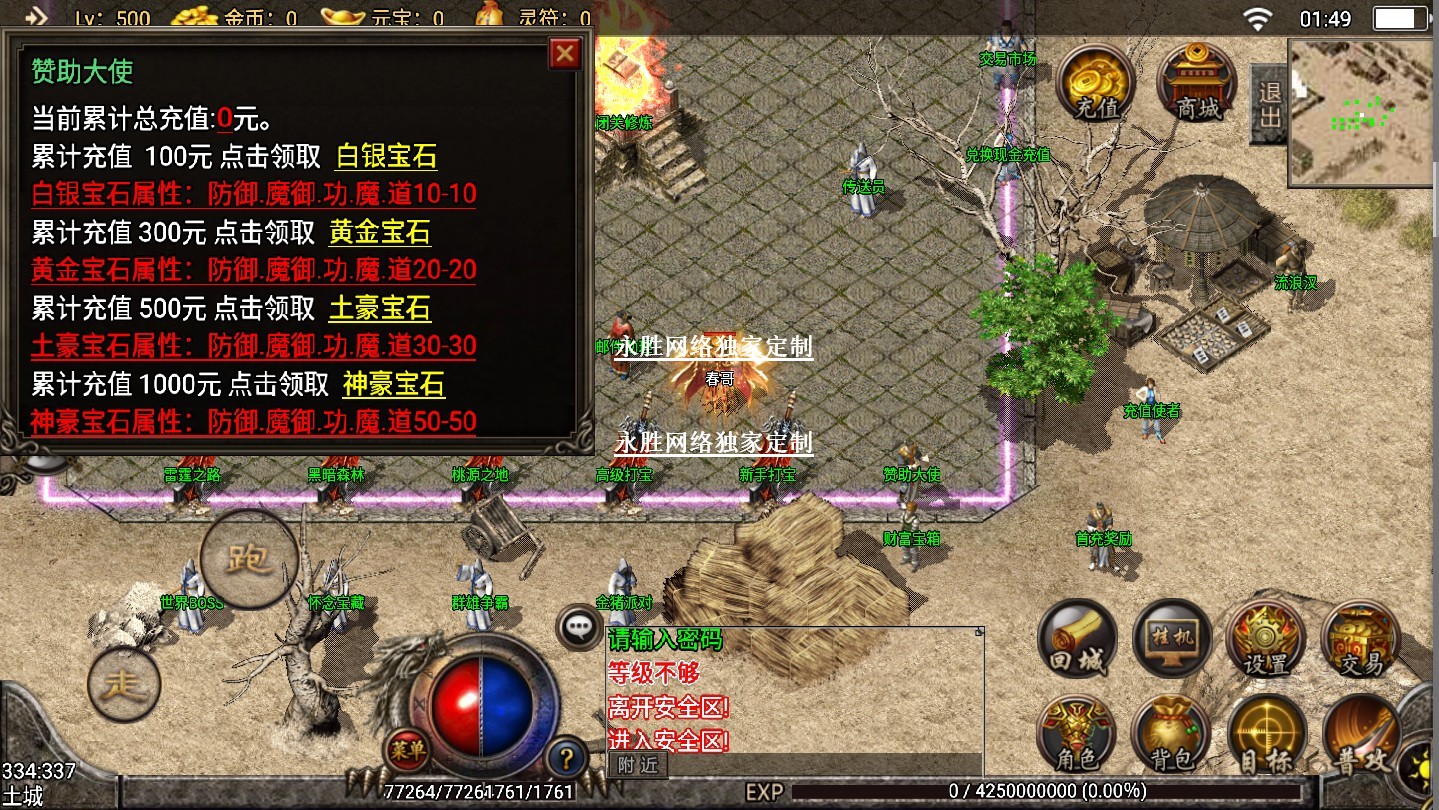Claim the 神豪宝石 reward link
Viewport: 1439px width, 810px height.
393,384
